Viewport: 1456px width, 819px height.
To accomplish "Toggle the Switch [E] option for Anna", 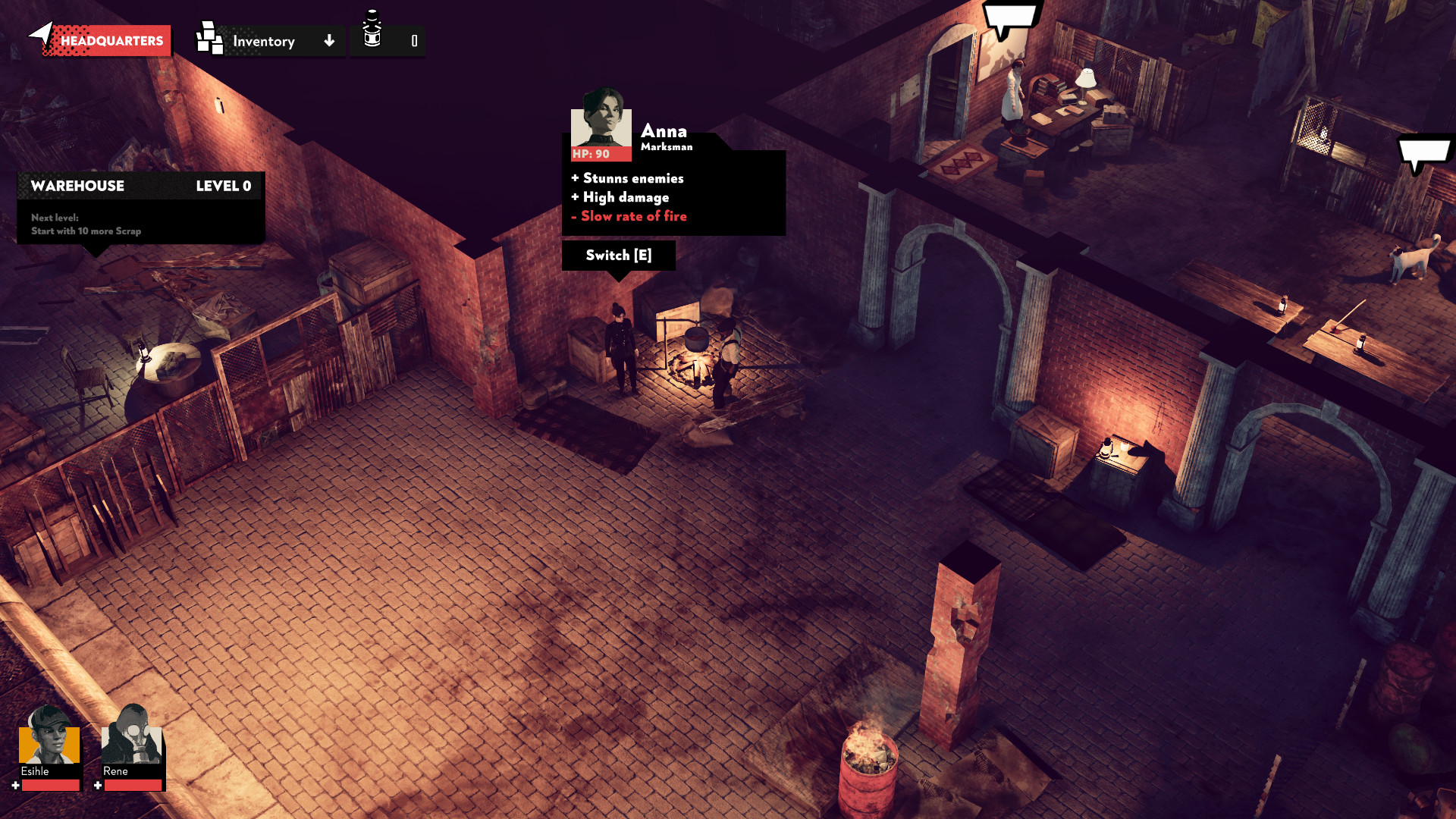I will tap(619, 256).
